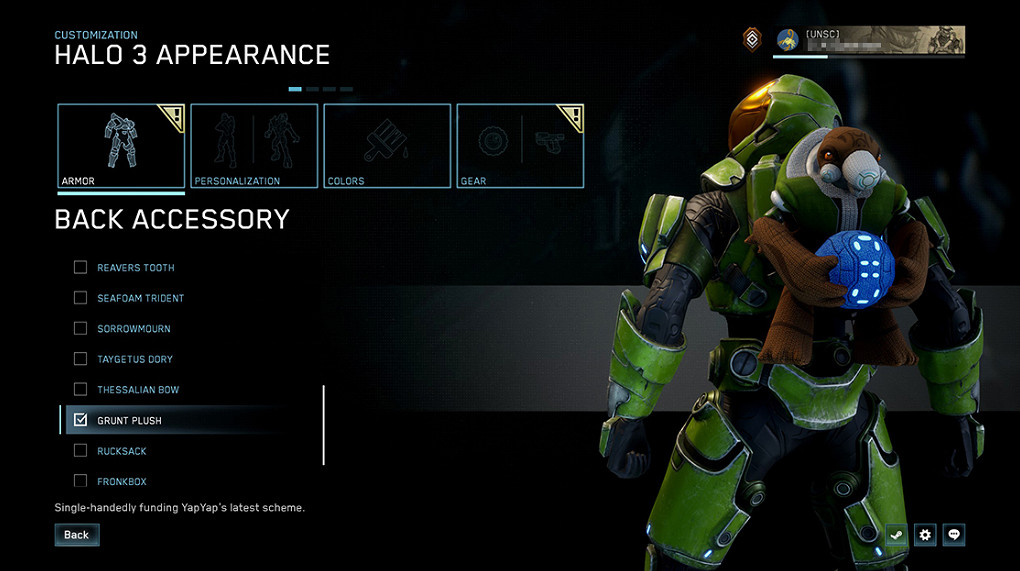Select the Colors category

(387, 146)
